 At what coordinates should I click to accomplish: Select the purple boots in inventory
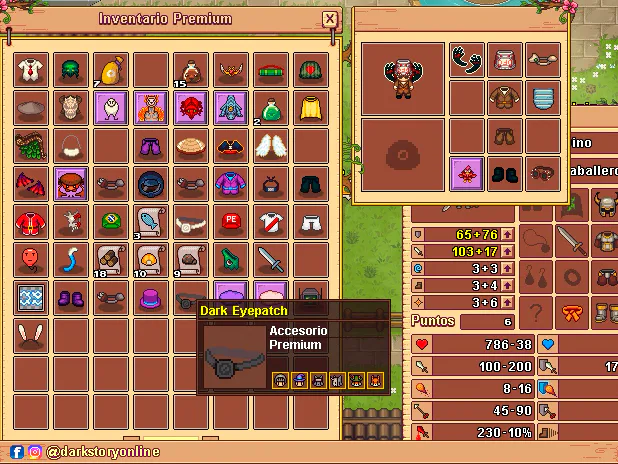tap(71, 297)
